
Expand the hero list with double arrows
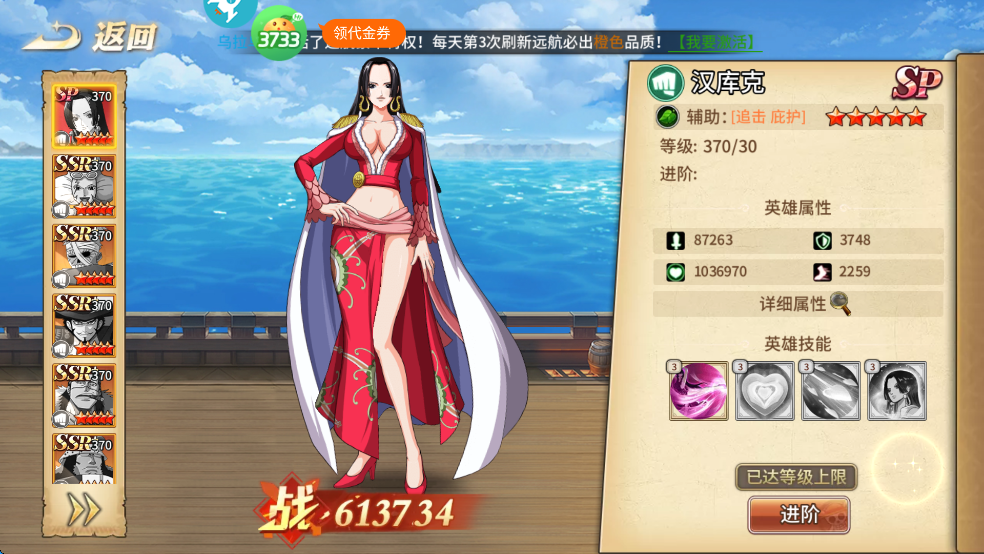[x=84, y=510]
